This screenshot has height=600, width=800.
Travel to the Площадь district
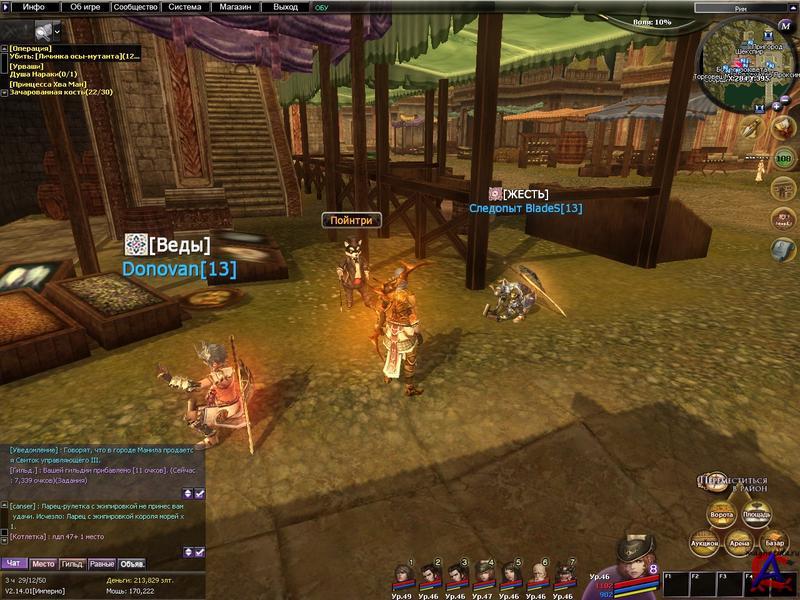[x=757, y=515]
